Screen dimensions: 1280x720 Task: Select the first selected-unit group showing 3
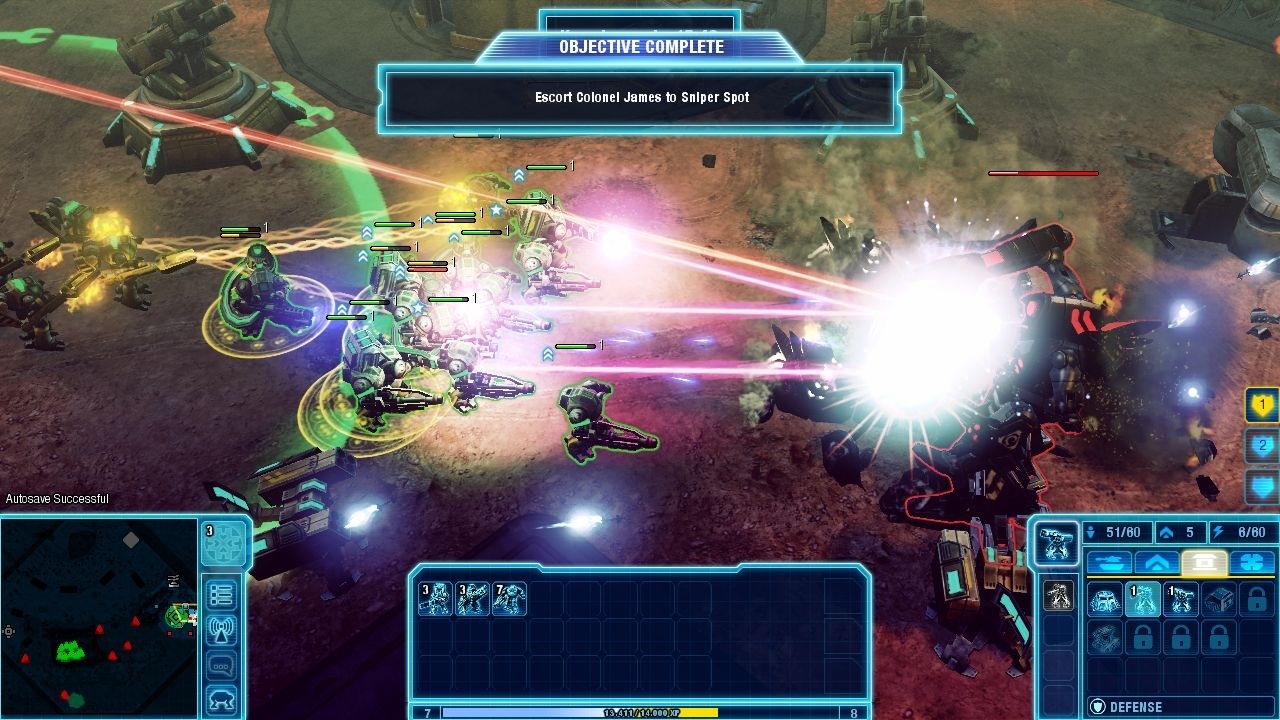435,599
